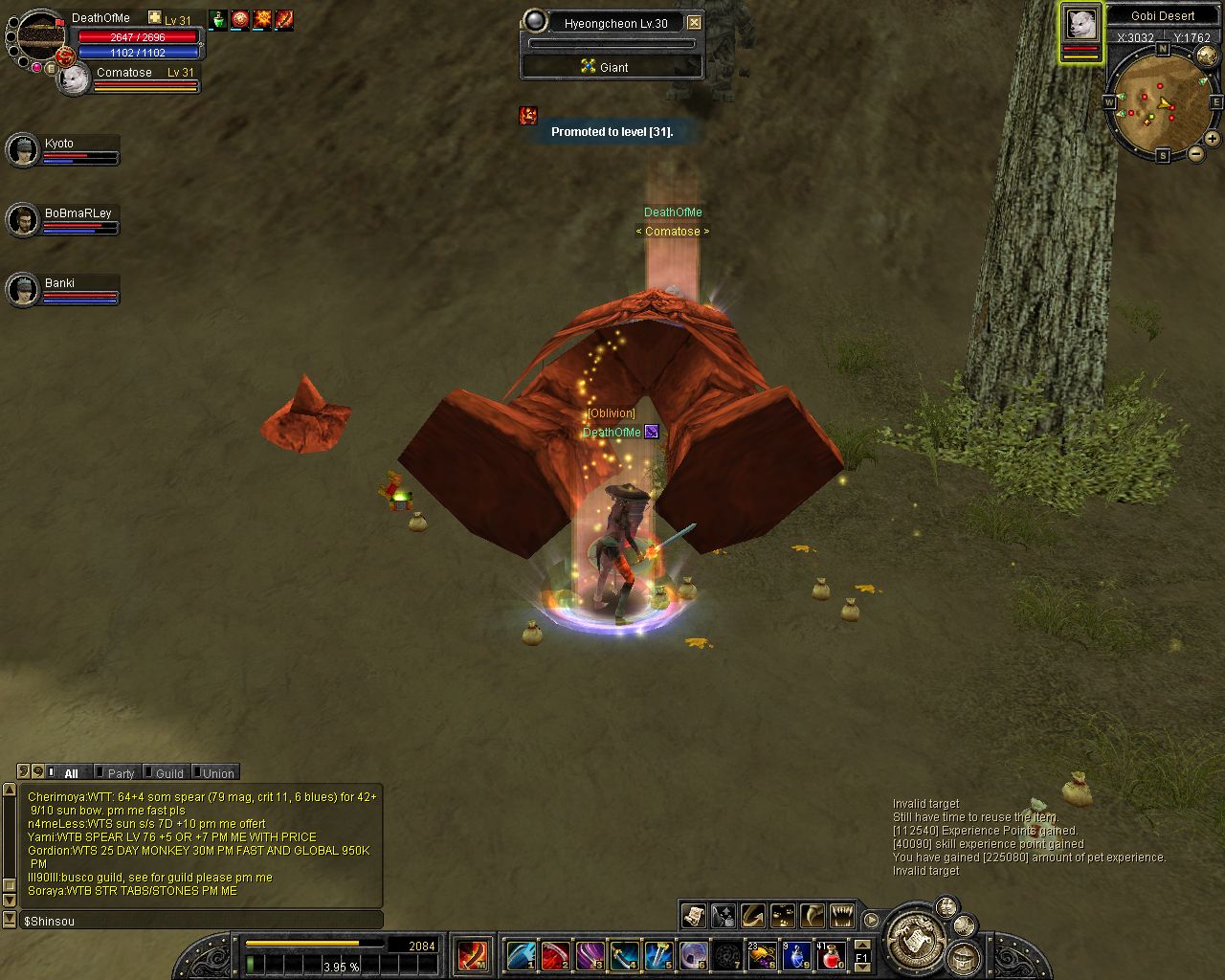Open the Guild chat tab
This screenshot has width=1225, height=980.
[168, 773]
